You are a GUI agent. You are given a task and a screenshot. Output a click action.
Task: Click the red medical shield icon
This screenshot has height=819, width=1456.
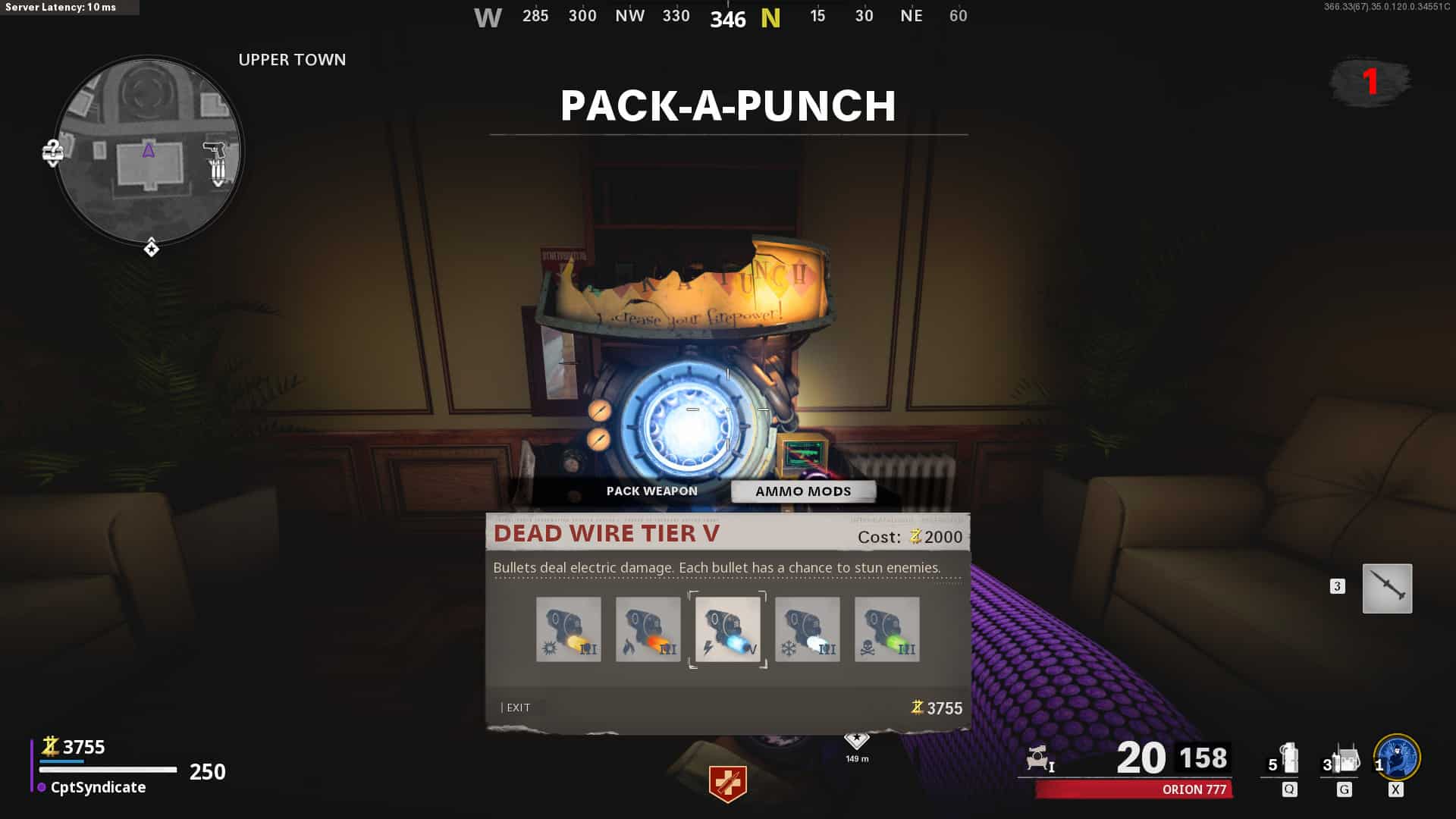(727, 783)
